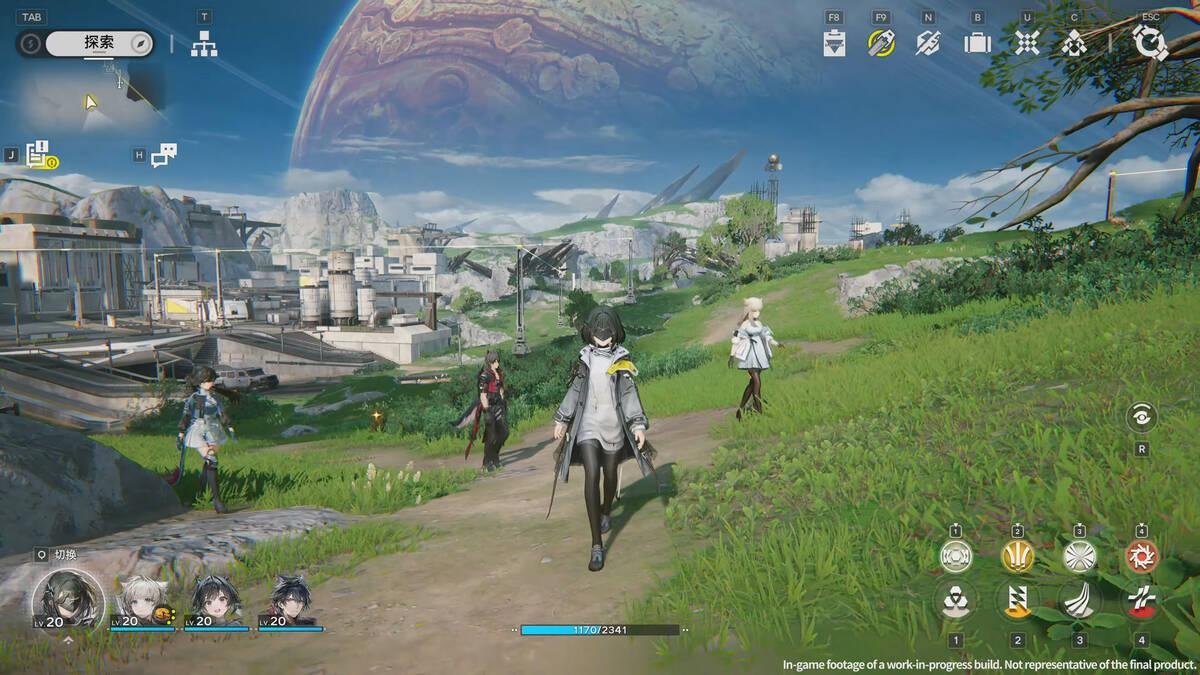Toggle the eye view icon
Viewport: 1200px width, 675px height.
[x=1141, y=417]
